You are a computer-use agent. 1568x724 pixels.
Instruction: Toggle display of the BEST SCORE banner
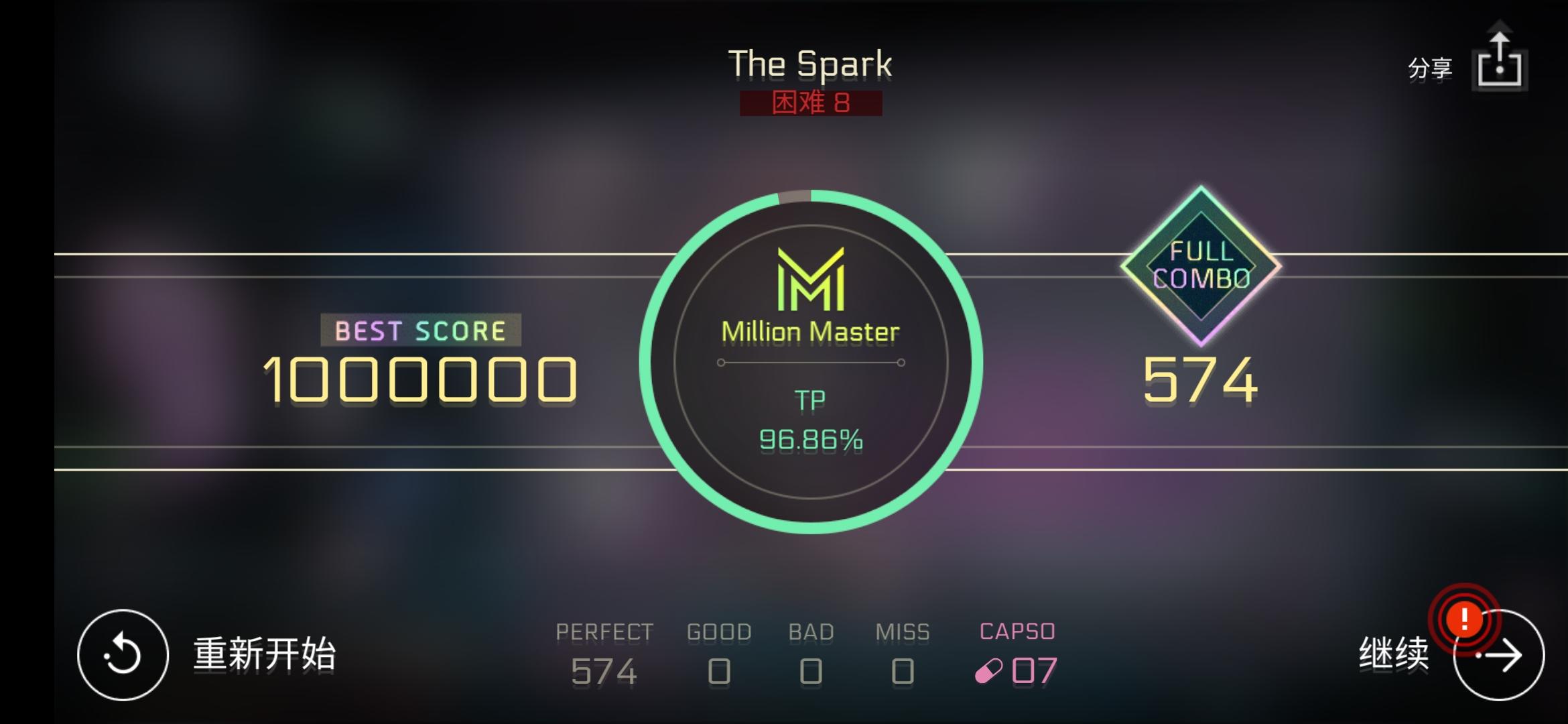tap(421, 329)
